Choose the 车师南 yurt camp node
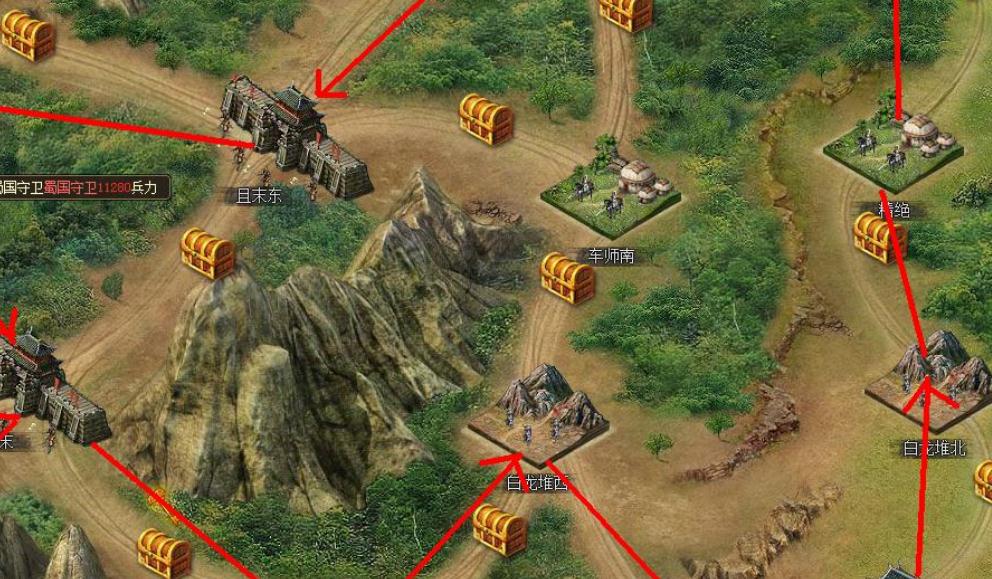This screenshot has height=579, width=992. pos(611,188)
